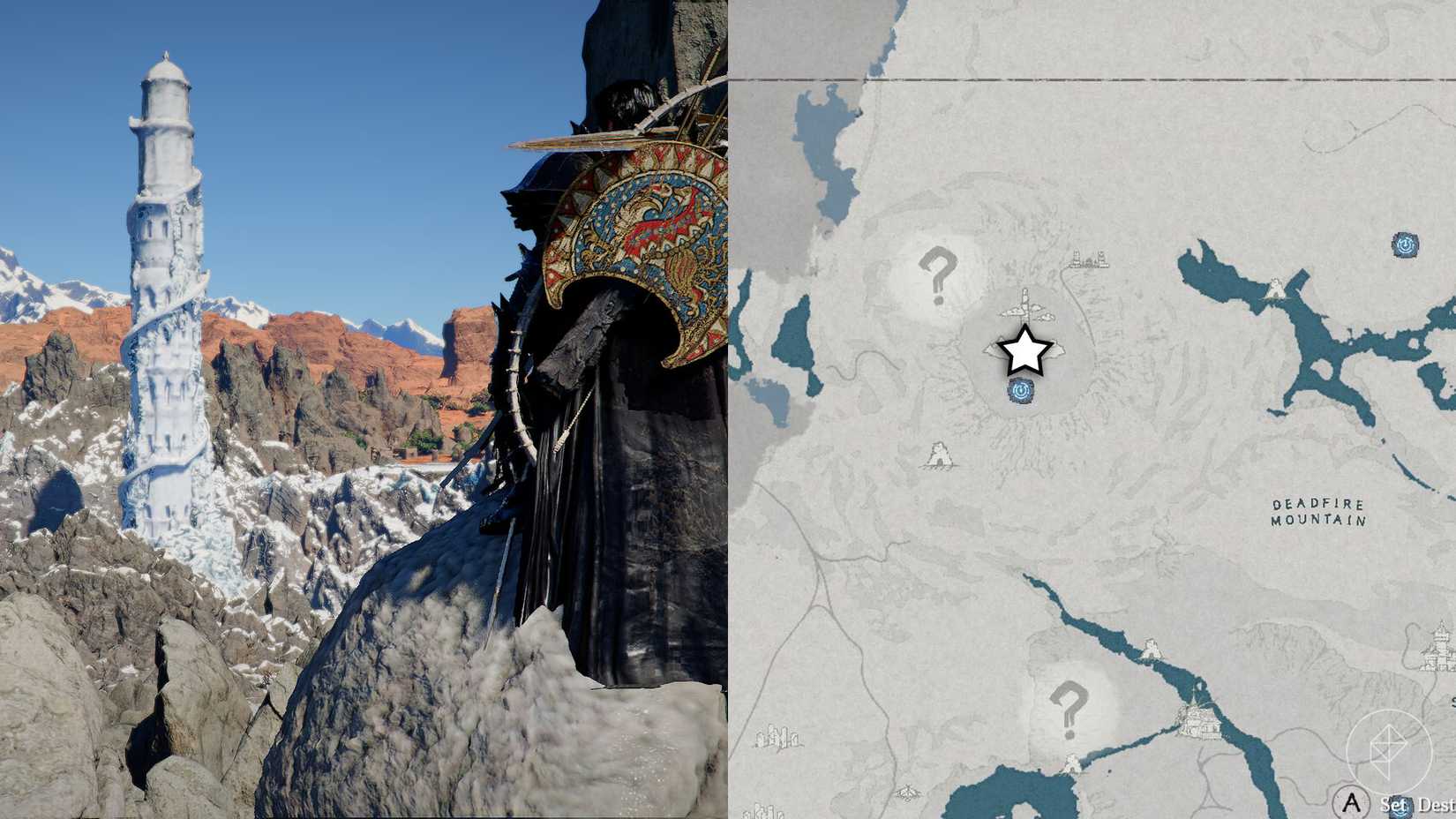Click the cave entrance icon southwest of the star
This screenshot has width=1456, height=819.
[x=939, y=455]
